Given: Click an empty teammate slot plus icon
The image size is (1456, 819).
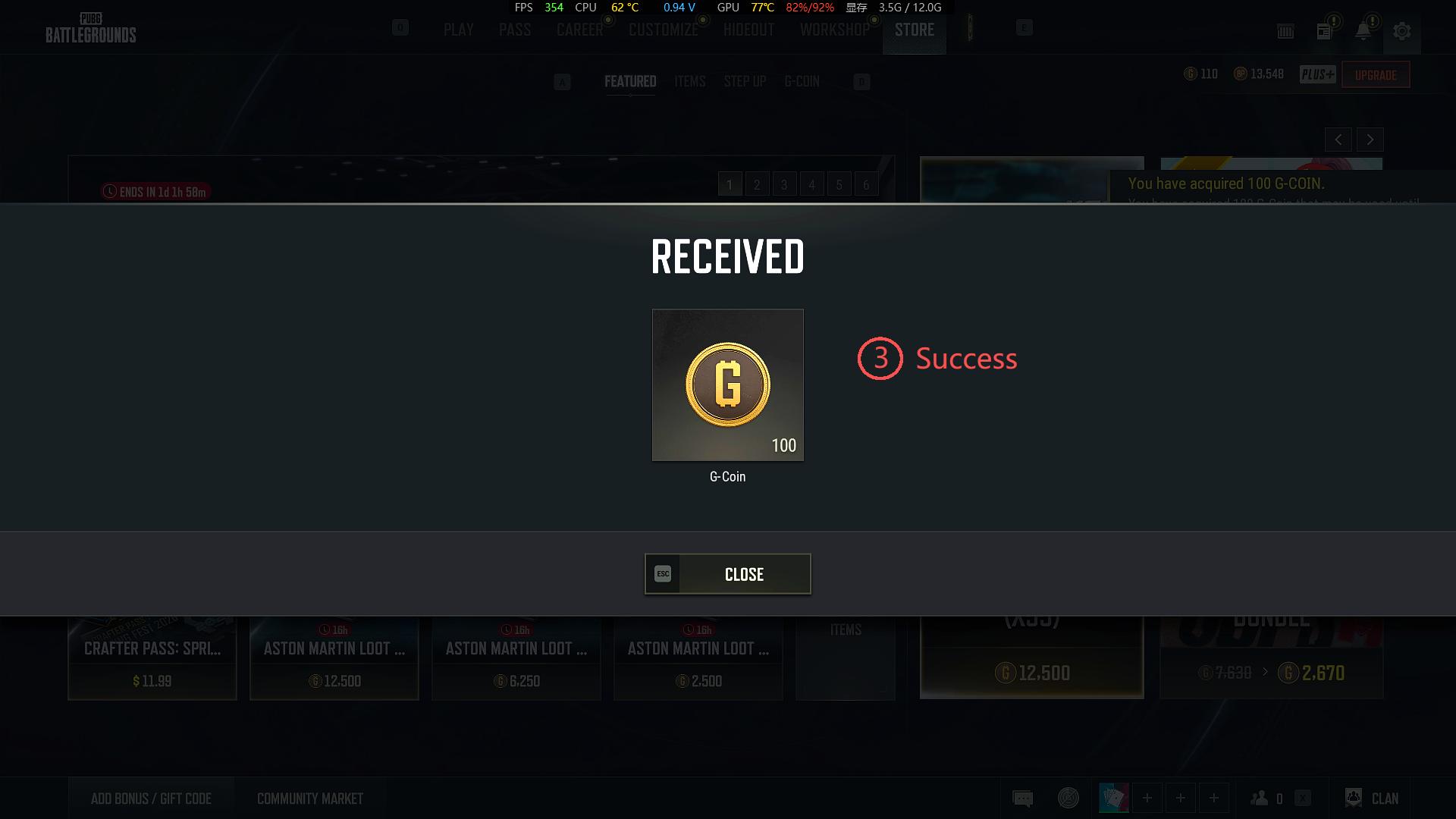Looking at the screenshot, I should coord(1147,798).
